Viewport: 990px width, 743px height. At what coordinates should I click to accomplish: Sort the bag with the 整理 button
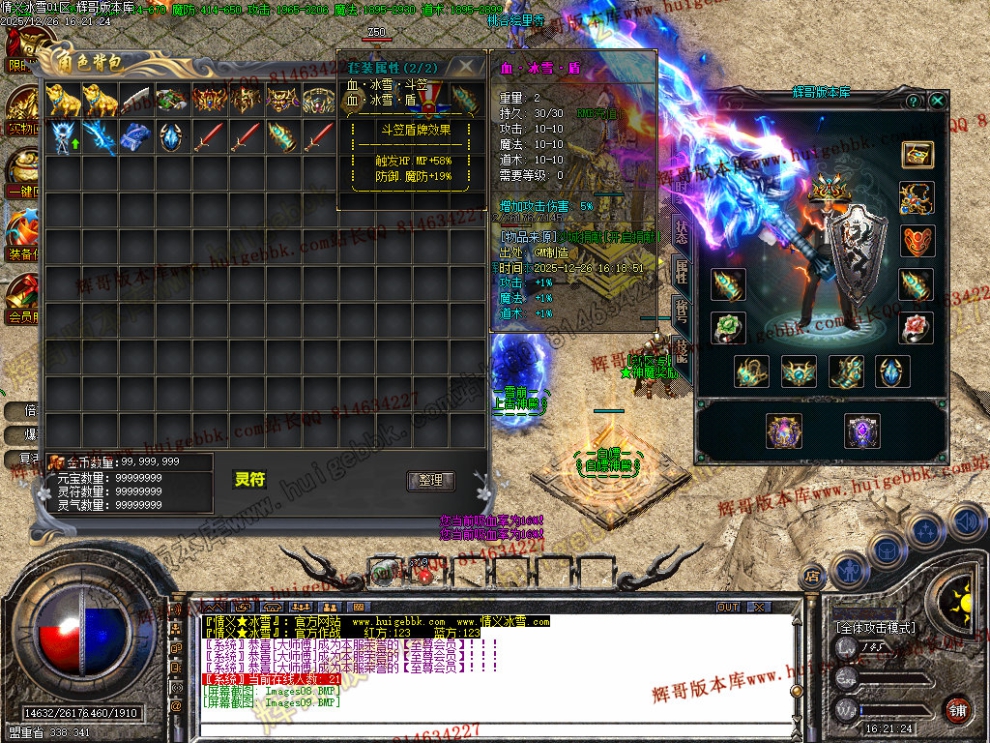coord(431,481)
